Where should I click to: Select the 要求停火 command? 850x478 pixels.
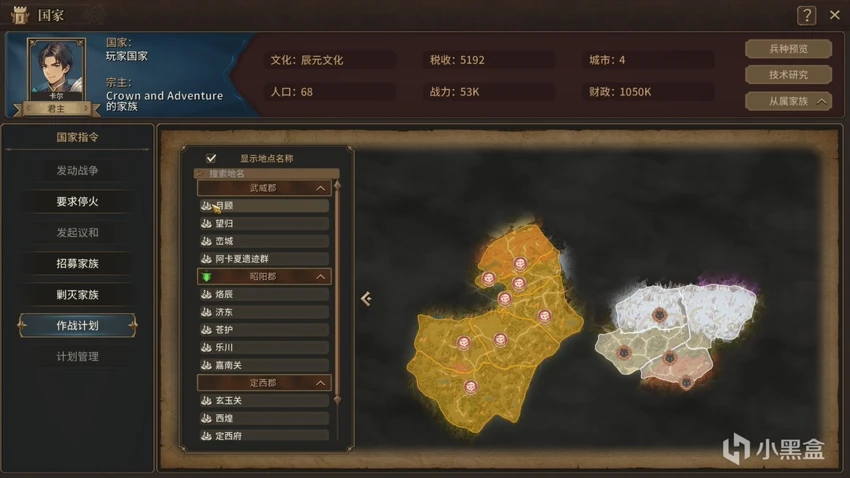pos(77,202)
